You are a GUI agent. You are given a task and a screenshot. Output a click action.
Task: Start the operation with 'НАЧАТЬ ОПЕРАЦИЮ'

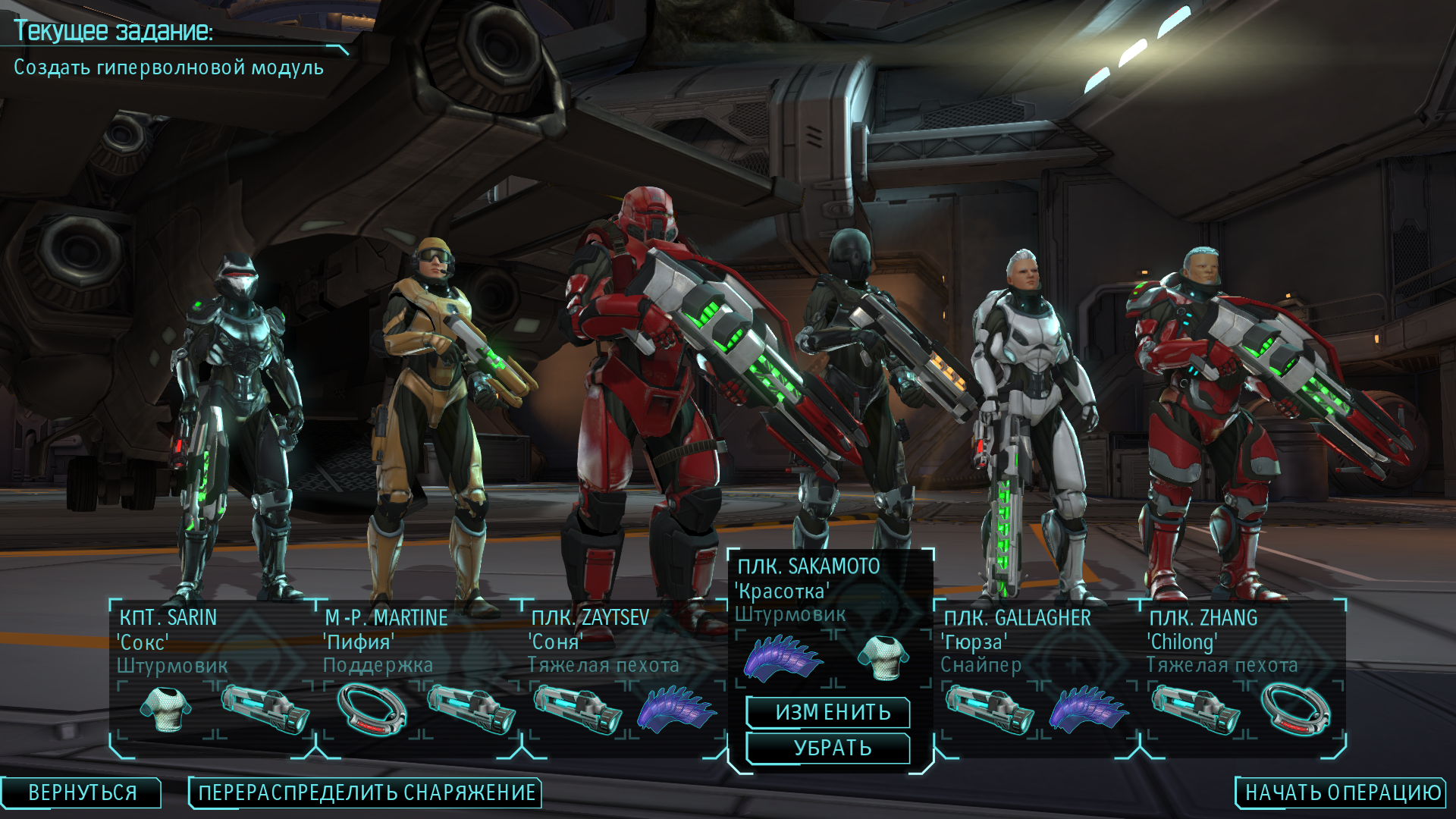[1342, 792]
